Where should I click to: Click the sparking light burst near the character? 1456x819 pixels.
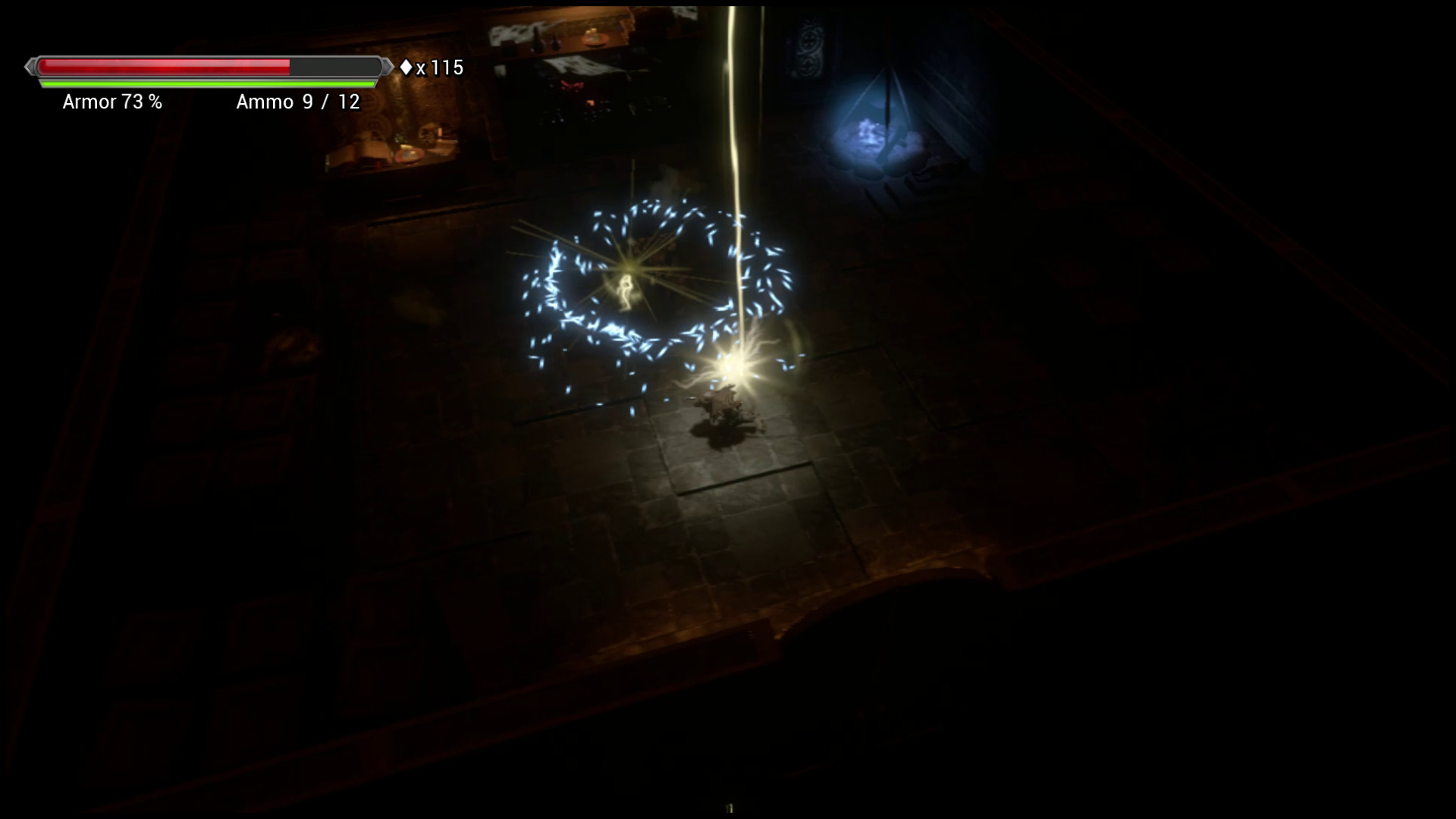pos(734,369)
